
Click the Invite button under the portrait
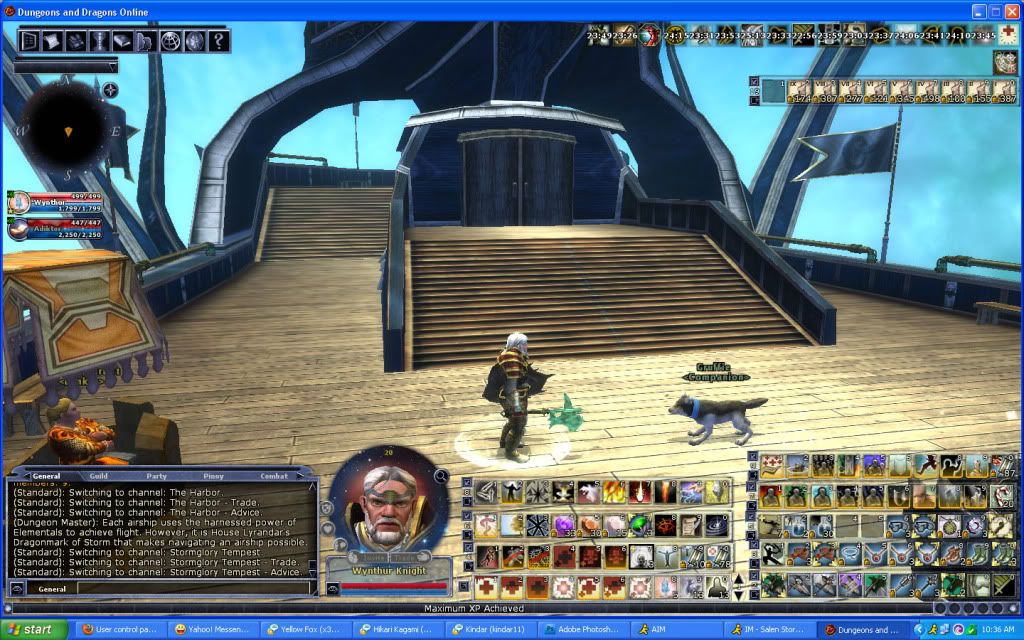372,558
